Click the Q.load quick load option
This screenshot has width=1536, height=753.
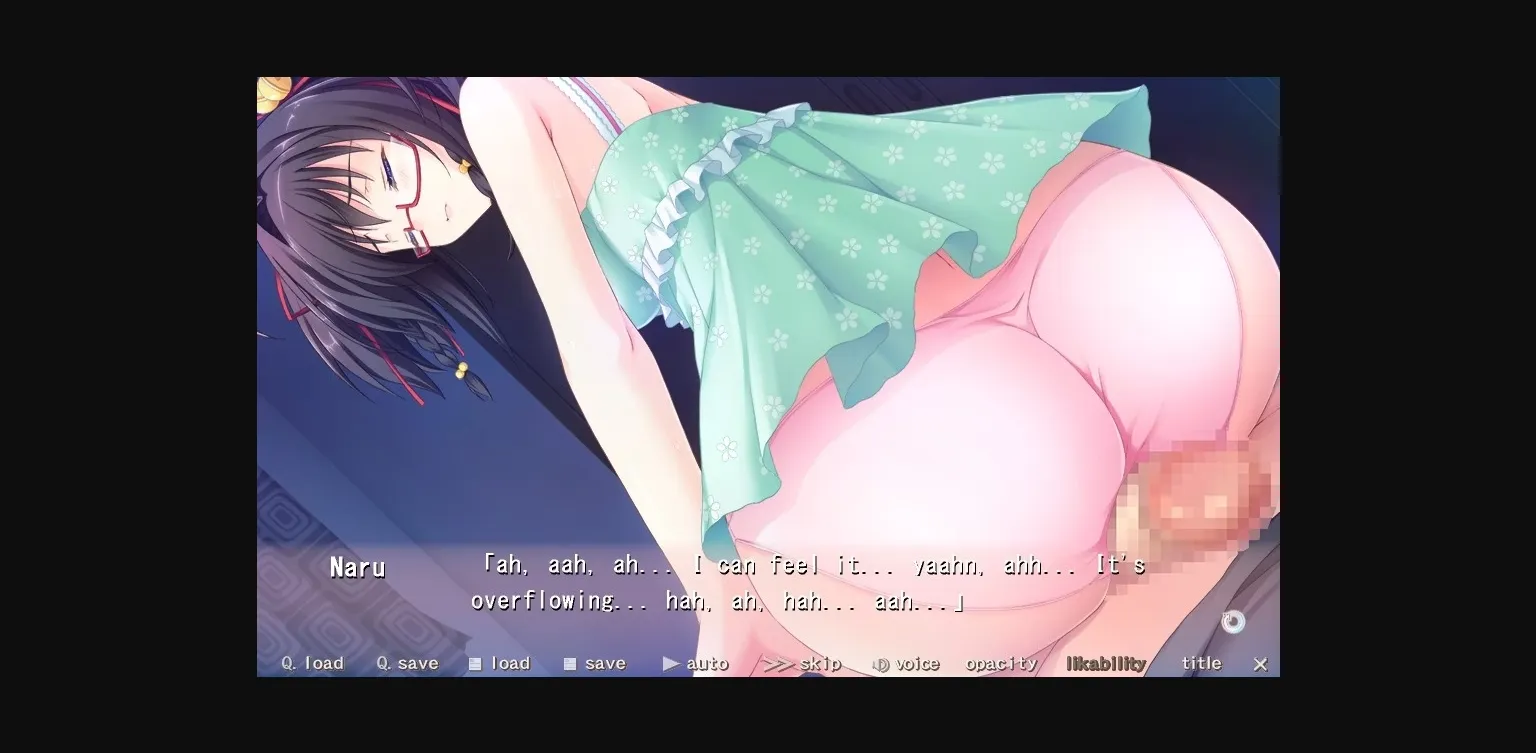click(311, 662)
